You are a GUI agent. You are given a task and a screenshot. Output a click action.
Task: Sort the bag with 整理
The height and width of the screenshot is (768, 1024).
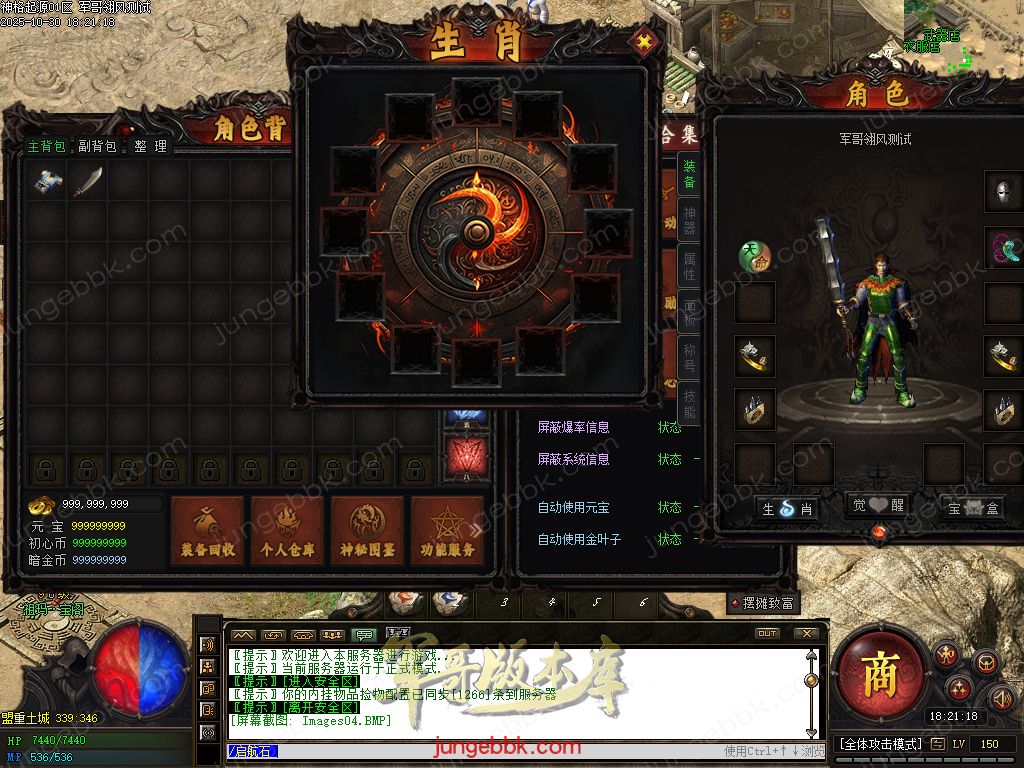(149, 146)
